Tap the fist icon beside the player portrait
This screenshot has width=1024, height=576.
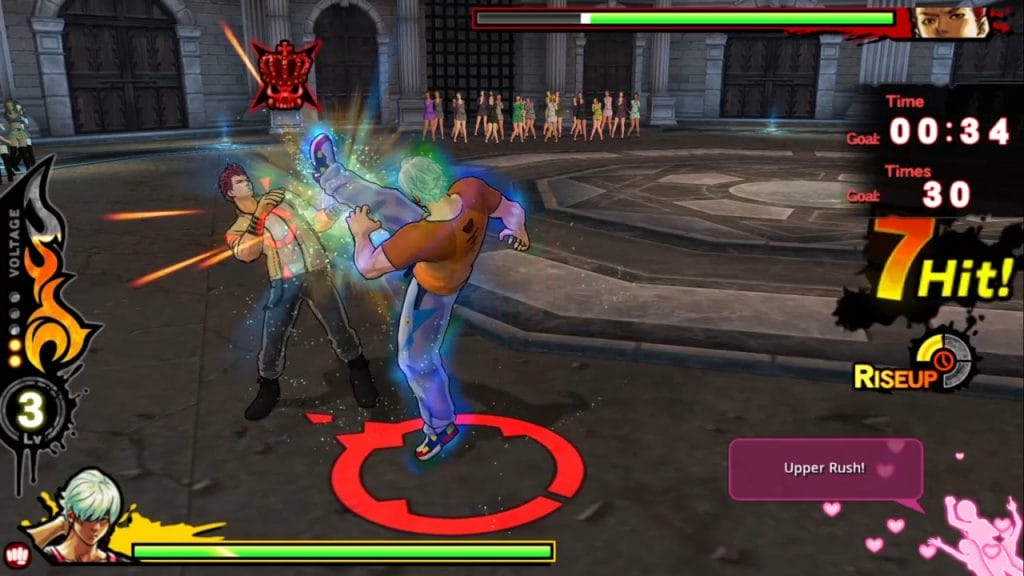tap(18, 553)
